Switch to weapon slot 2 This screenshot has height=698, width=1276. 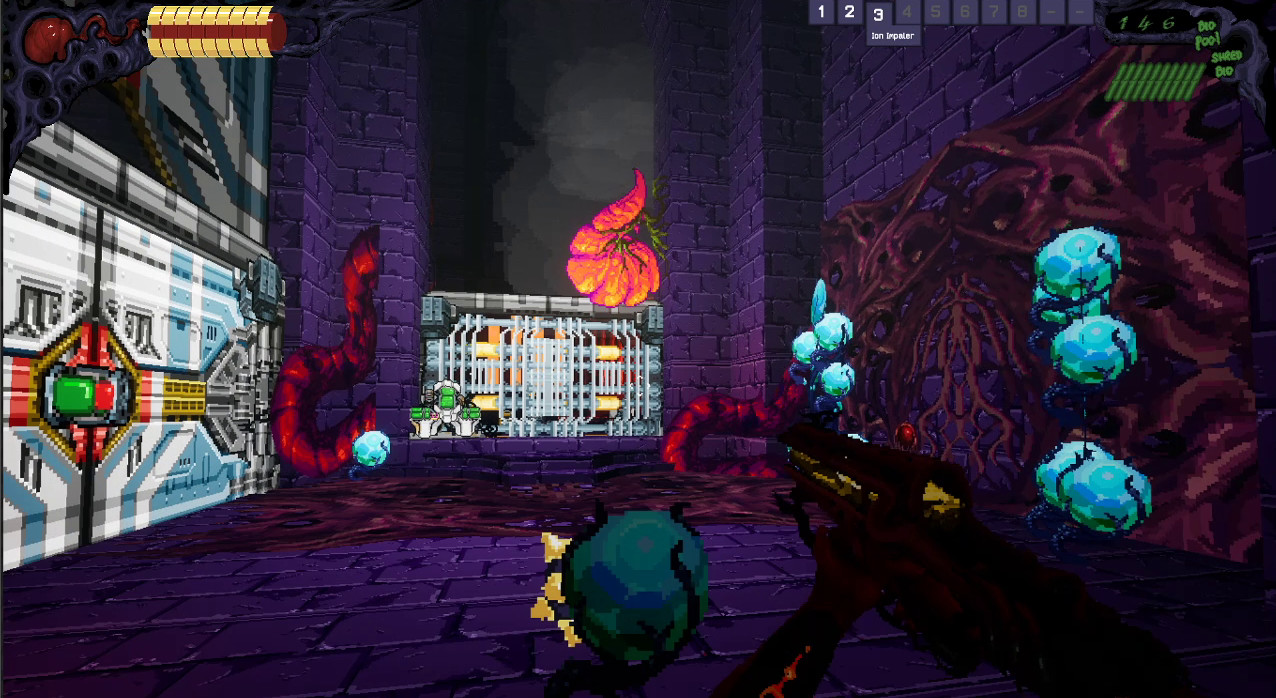pos(849,12)
